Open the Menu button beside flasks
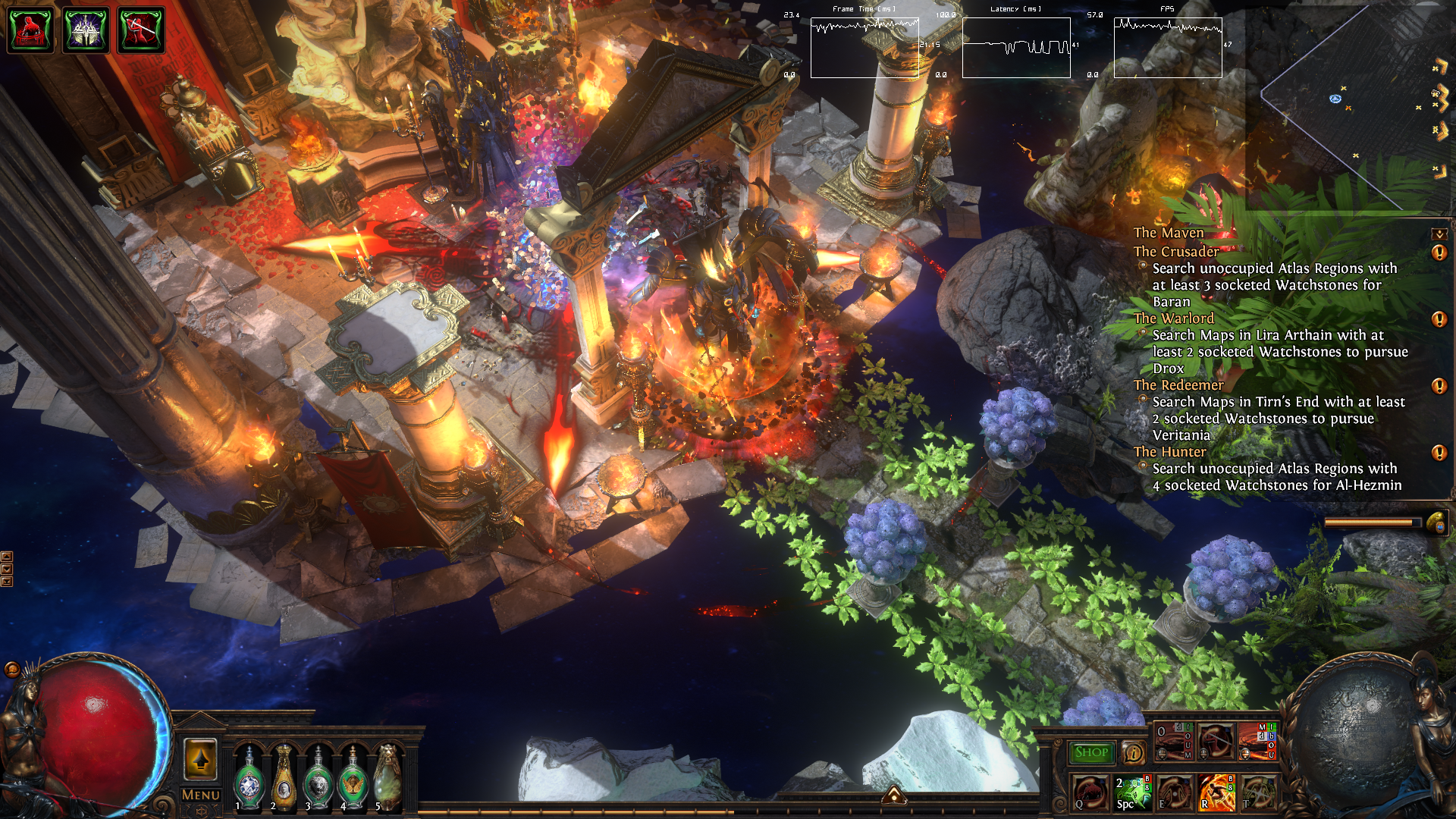Screen dimensions: 1456x819 click(200, 795)
